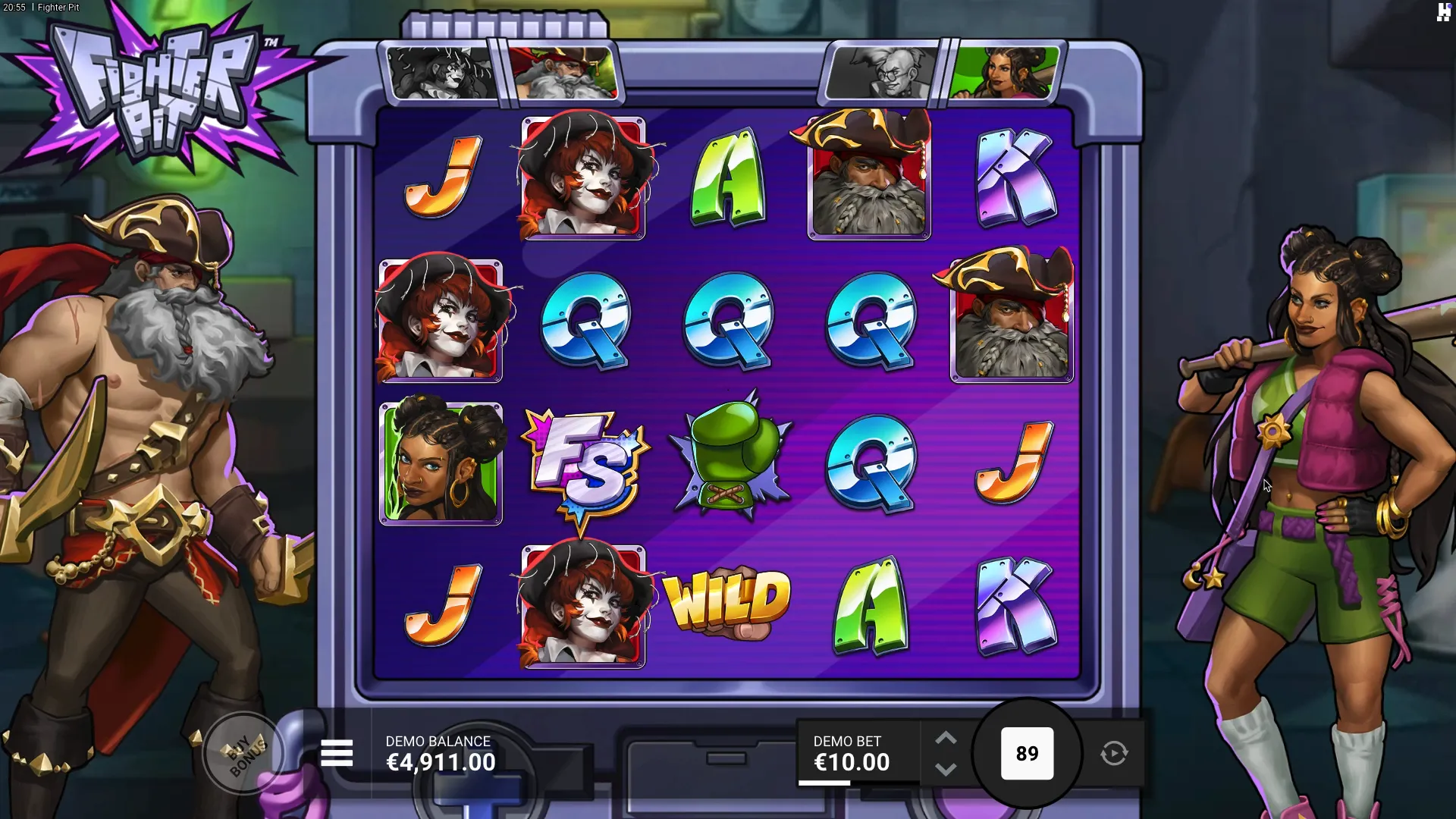This screenshot has width=1456, height=819.
Task: Open the Buy Bonus menu
Action: pyautogui.click(x=244, y=754)
